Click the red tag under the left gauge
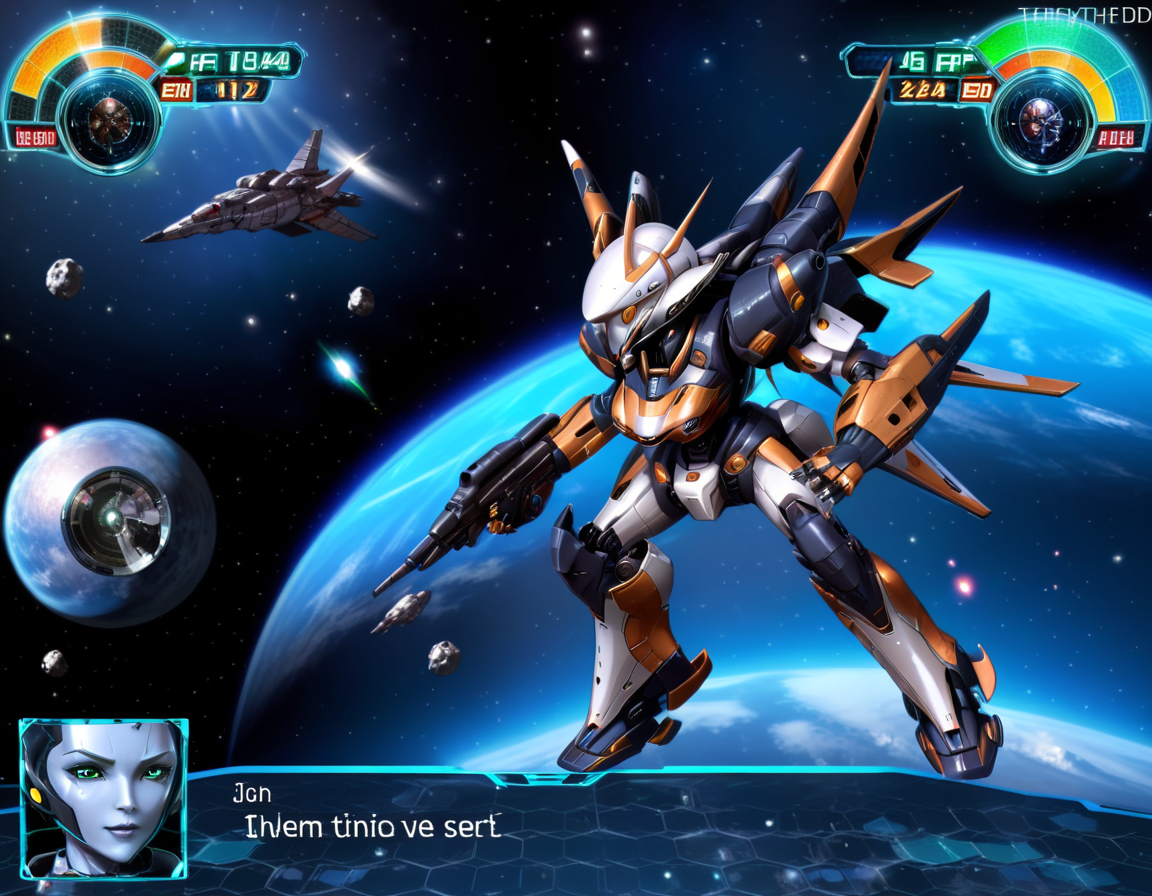This screenshot has height=896, width=1152. point(34,138)
